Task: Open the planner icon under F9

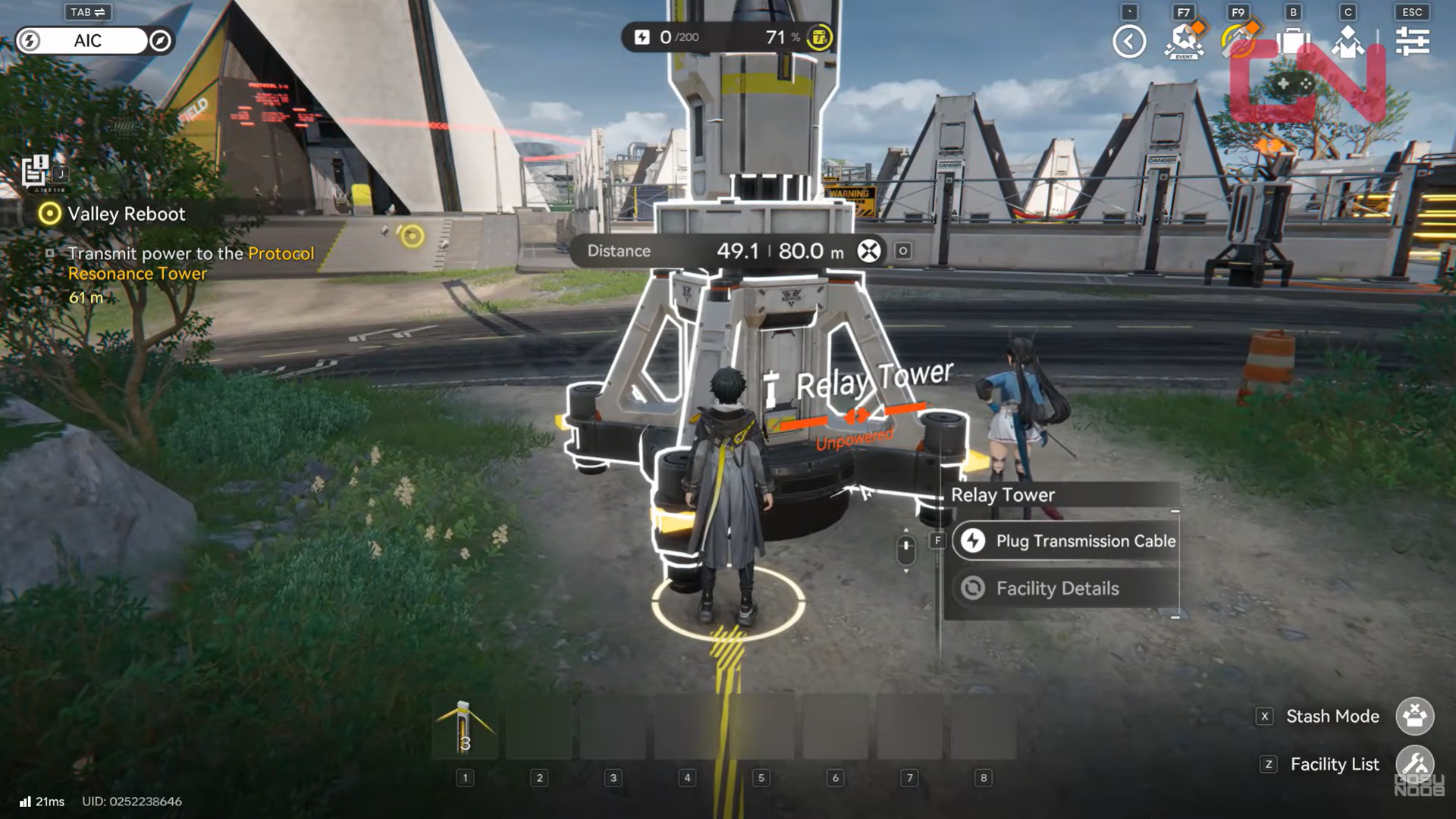Action: 1238,41
